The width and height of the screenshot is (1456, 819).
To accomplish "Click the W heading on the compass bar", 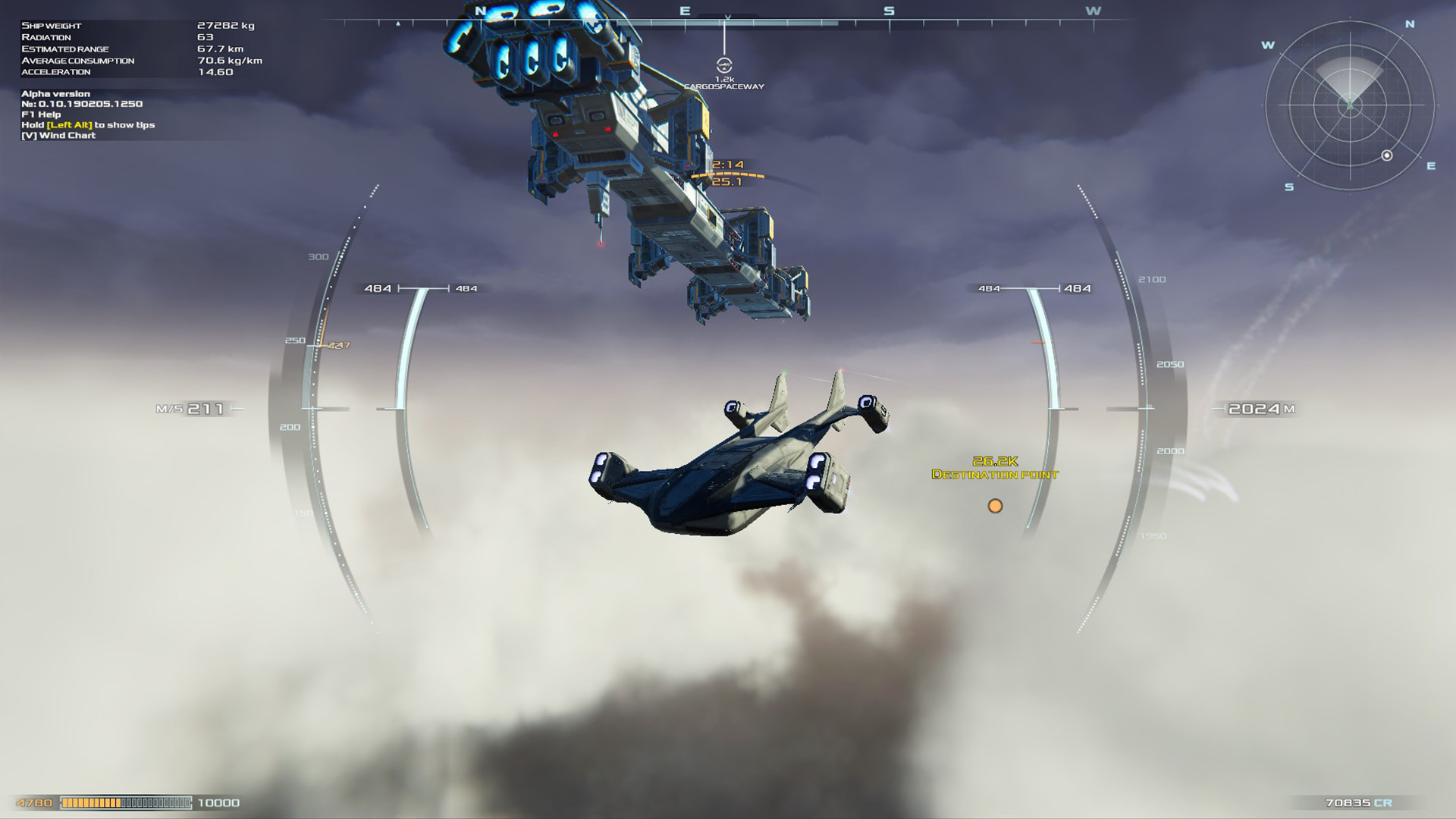I will coord(1092,11).
